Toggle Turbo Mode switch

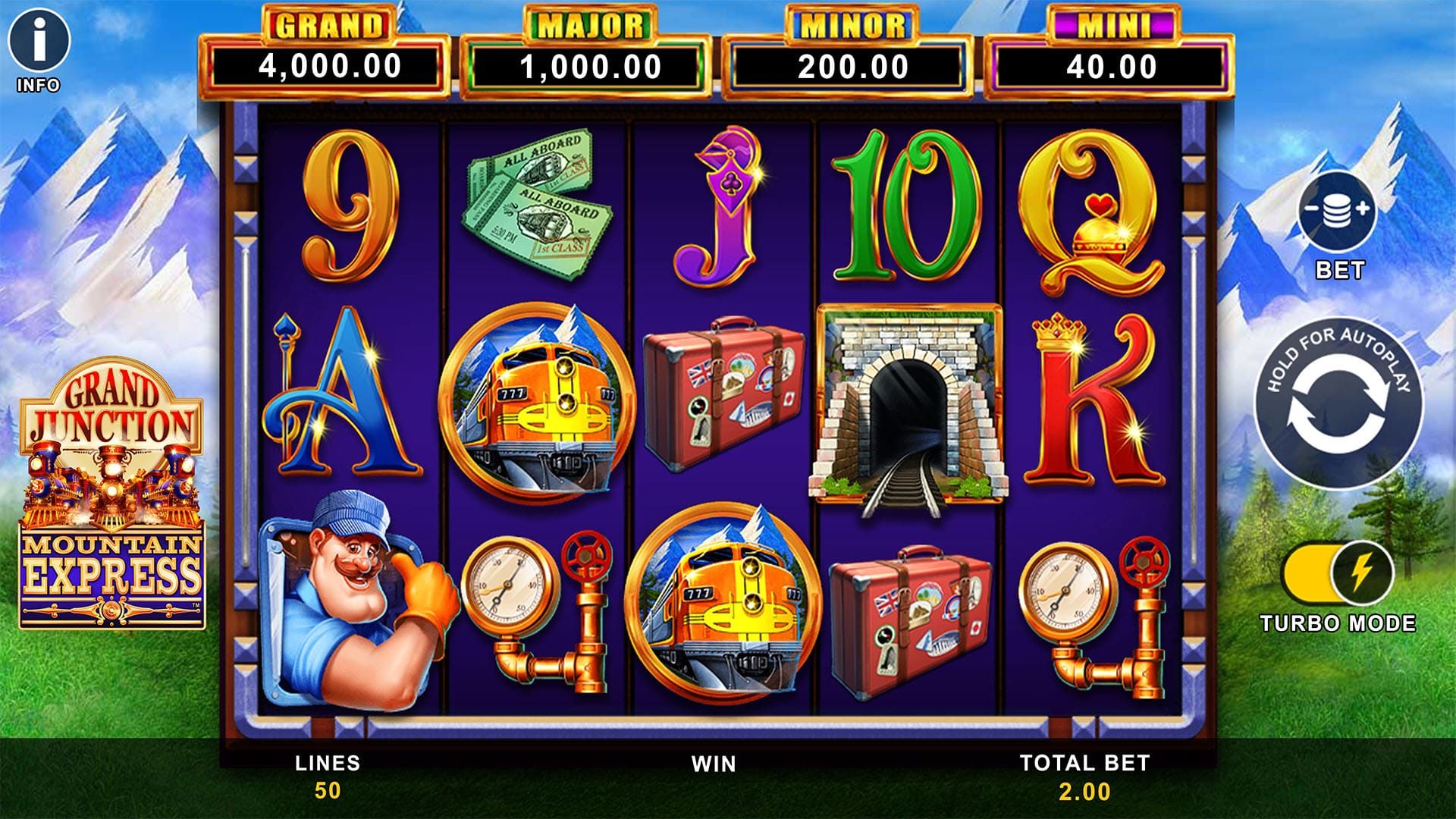1338,574
